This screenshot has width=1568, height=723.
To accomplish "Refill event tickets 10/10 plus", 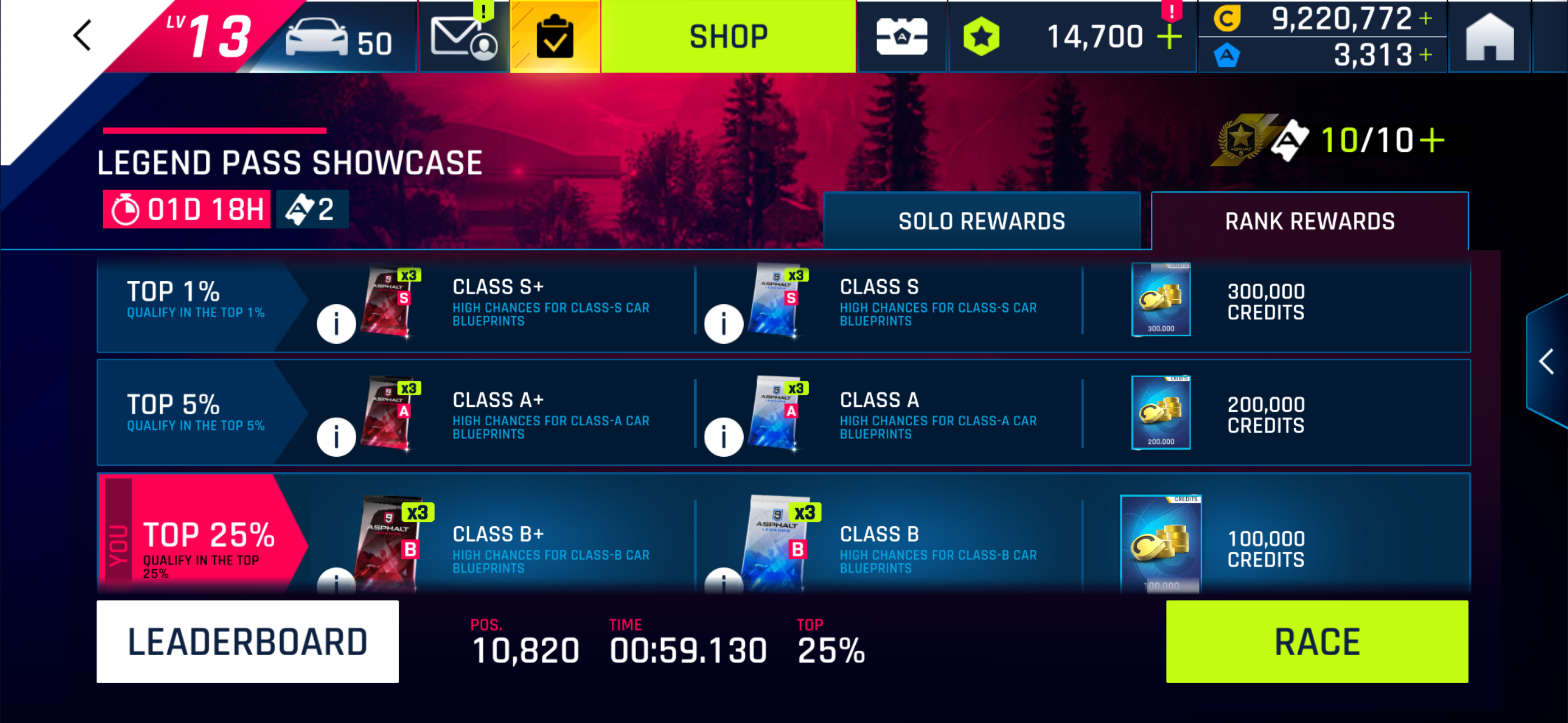I will point(1432,141).
